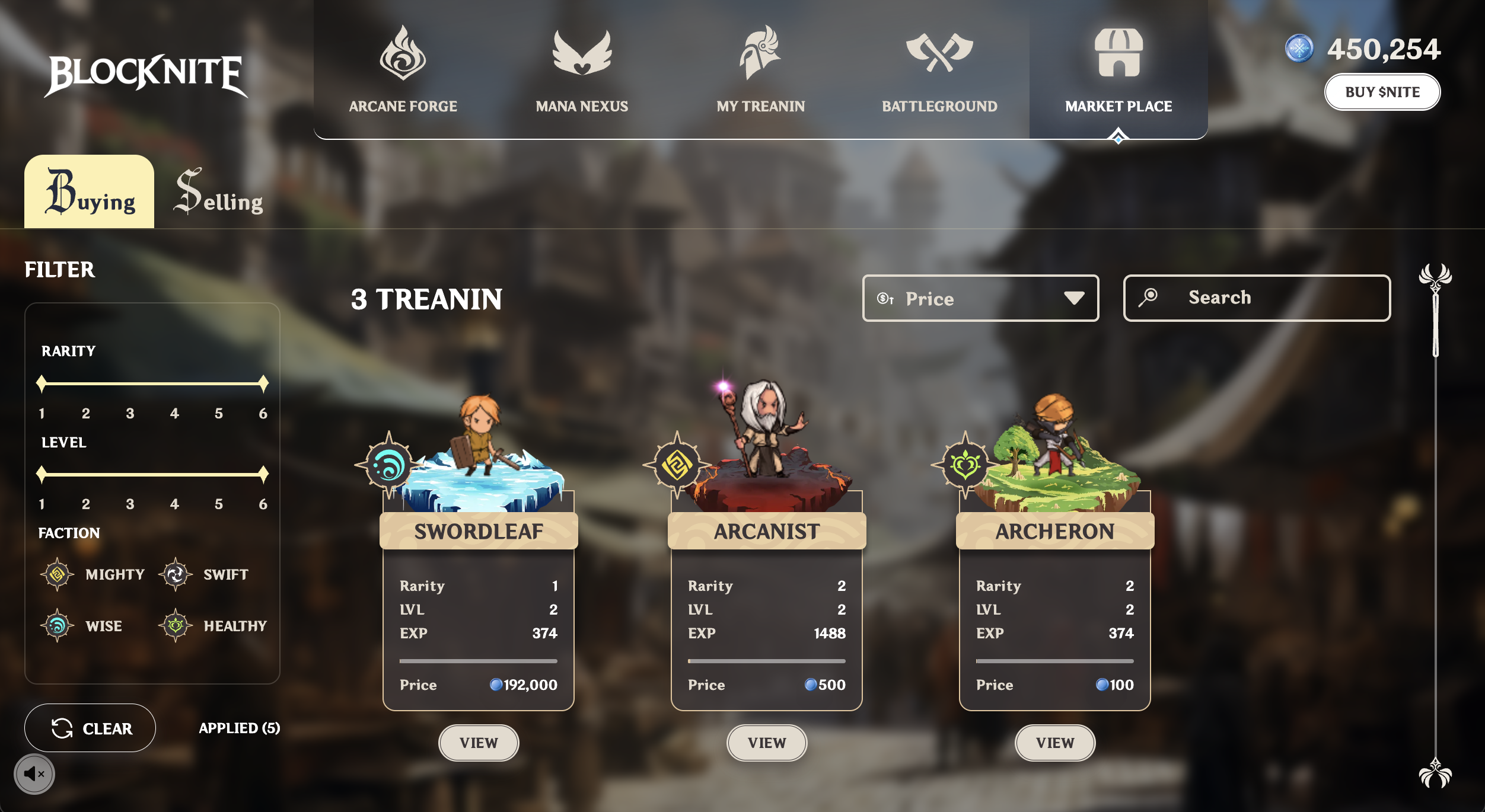Click BUY $NITE button
This screenshot has height=812, width=1485.
click(x=1382, y=92)
